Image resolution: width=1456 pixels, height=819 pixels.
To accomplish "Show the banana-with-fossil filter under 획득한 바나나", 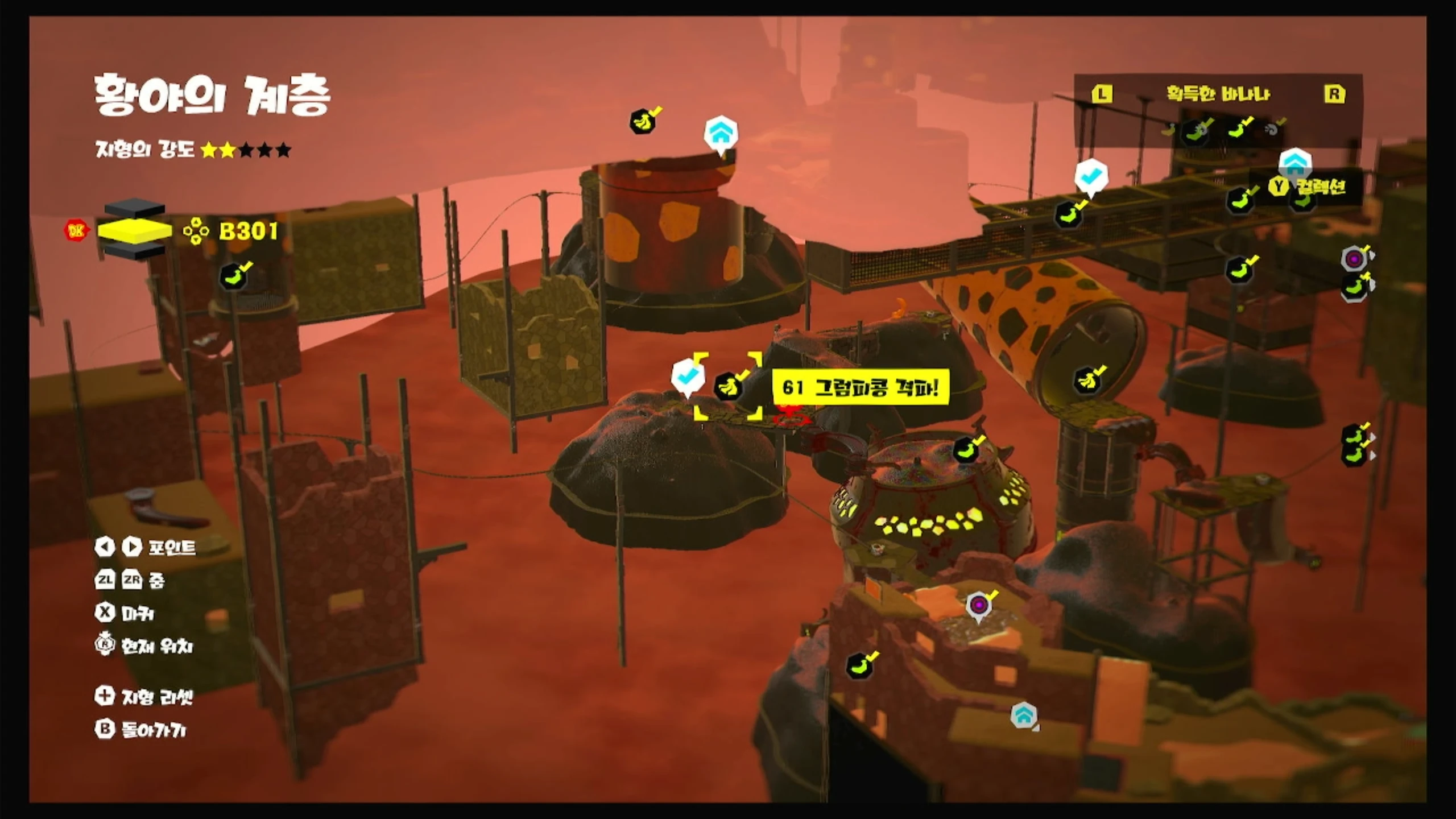I will (x=1195, y=131).
